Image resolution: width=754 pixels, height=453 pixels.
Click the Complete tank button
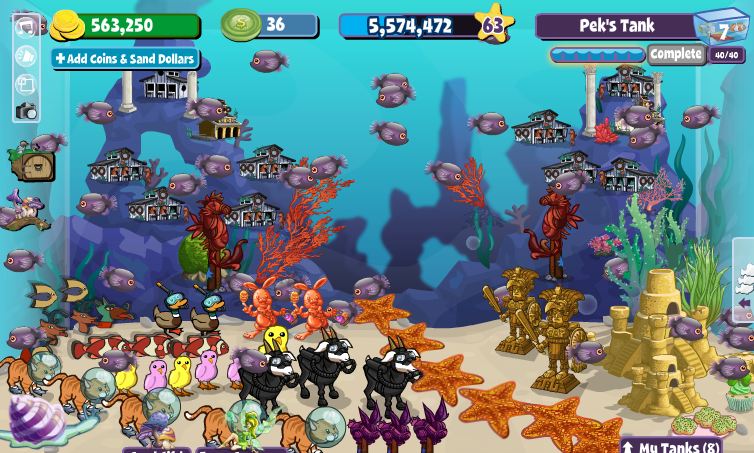point(676,54)
